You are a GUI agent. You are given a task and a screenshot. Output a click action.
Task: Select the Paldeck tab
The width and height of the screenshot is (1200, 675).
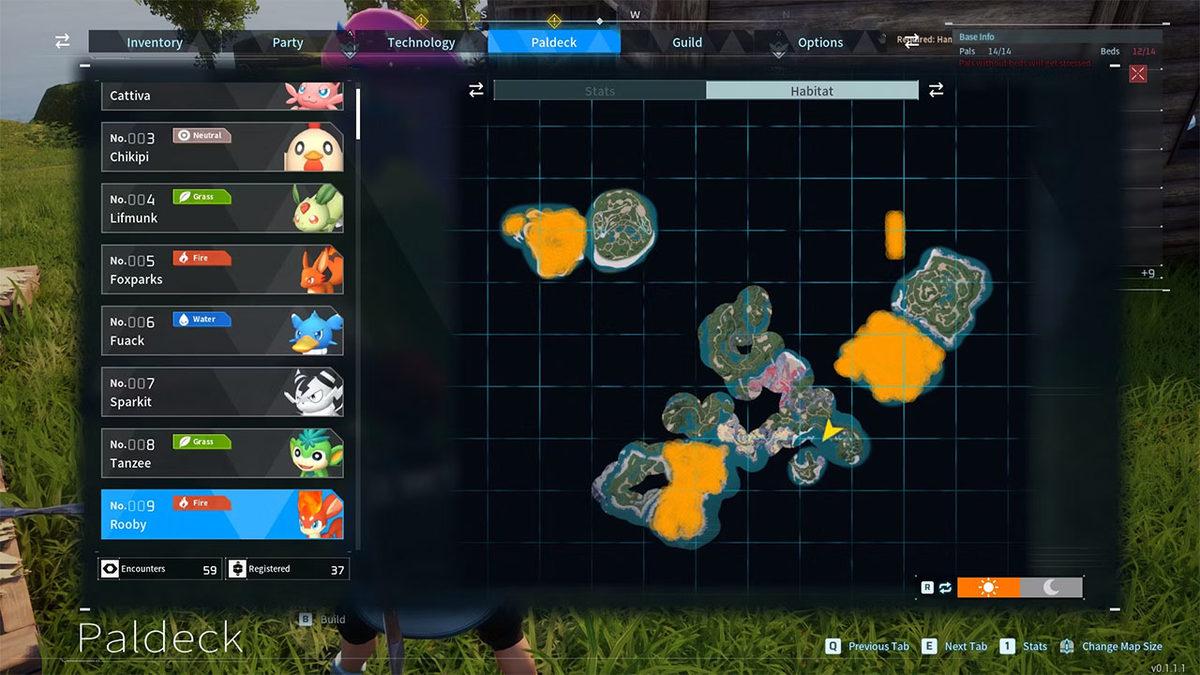[554, 42]
